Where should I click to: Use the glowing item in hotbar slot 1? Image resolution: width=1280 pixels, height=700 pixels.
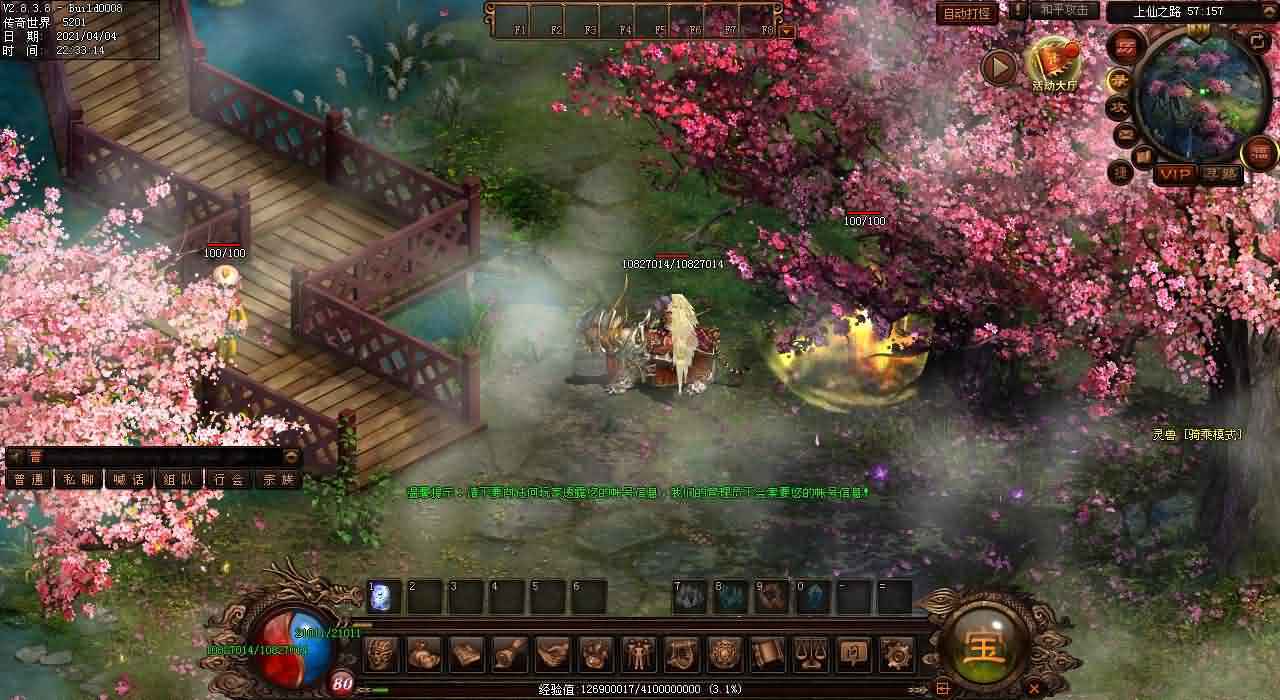click(x=385, y=597)
